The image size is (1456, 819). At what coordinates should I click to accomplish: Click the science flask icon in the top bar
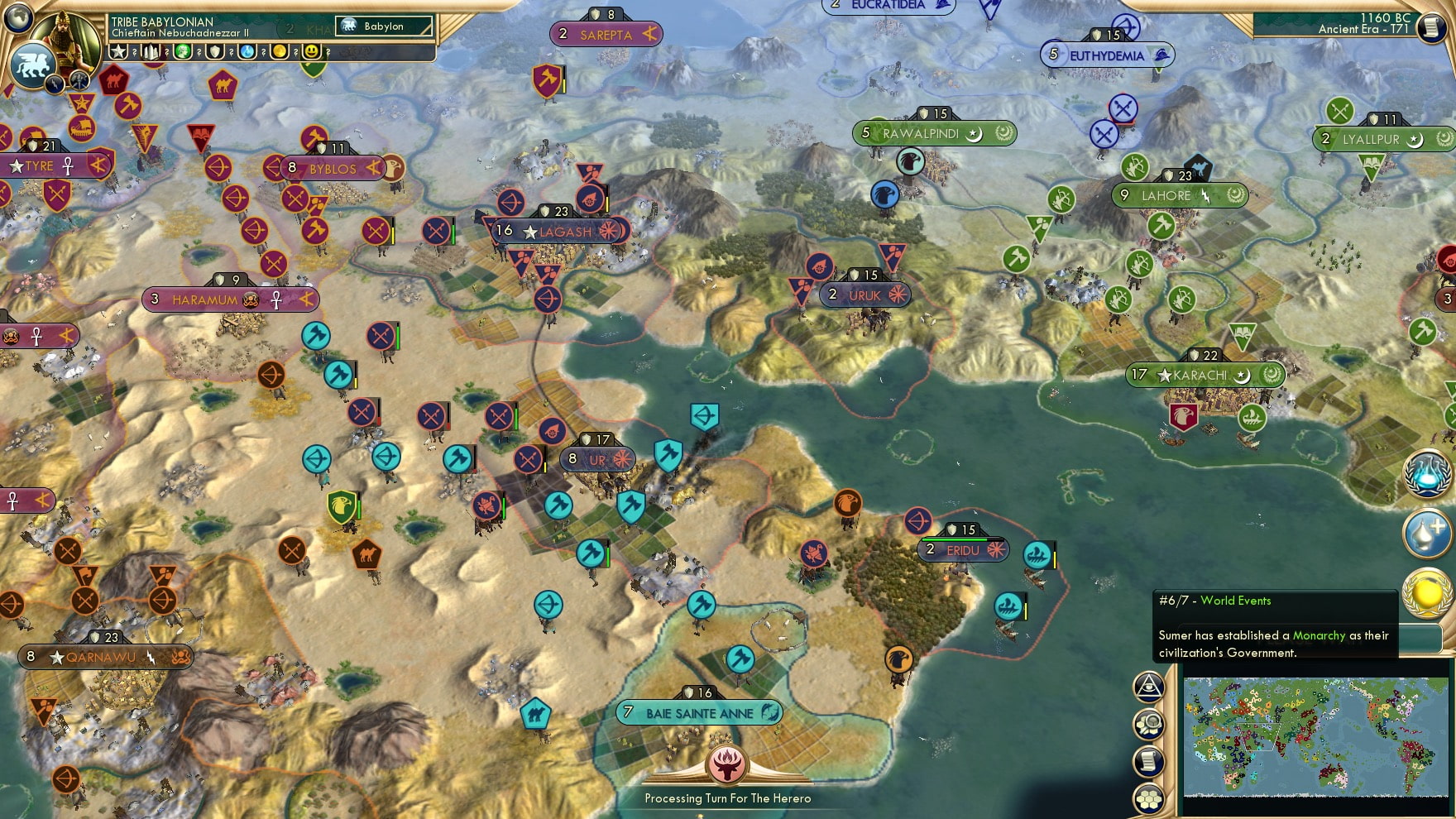(x=246, y=53)
